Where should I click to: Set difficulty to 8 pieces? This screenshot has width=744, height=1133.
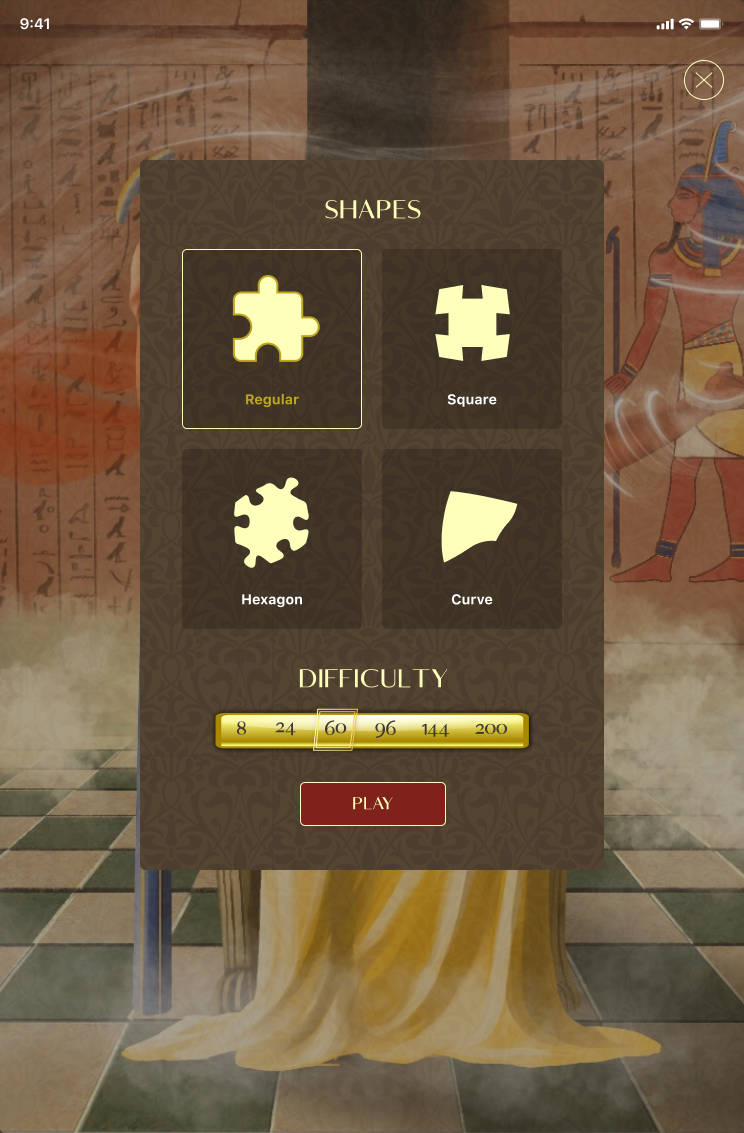tap(241, 729)
